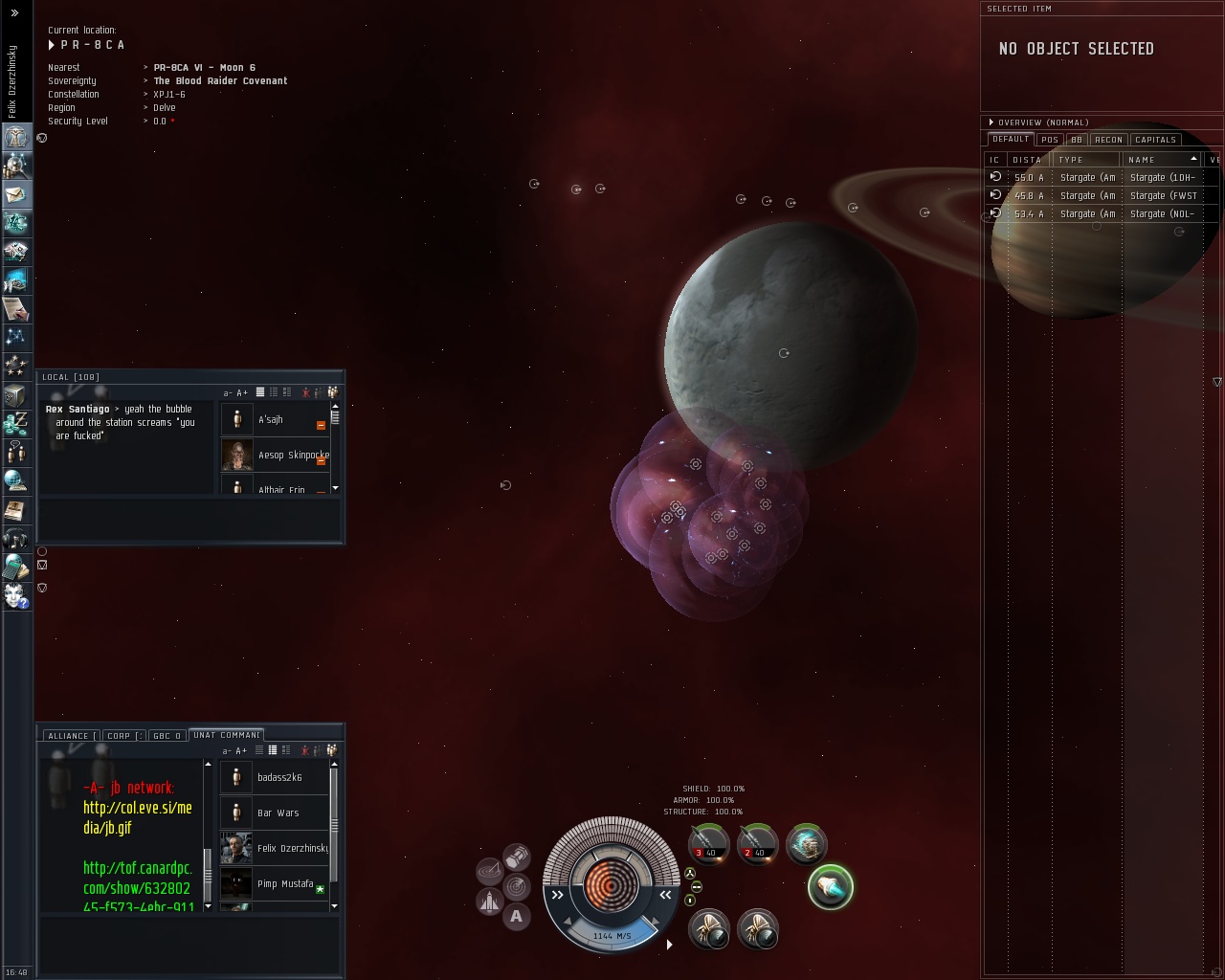Select the Stargate (1DH- row in overview
The image size is (1225, 980).
[x=1101, y=177]
